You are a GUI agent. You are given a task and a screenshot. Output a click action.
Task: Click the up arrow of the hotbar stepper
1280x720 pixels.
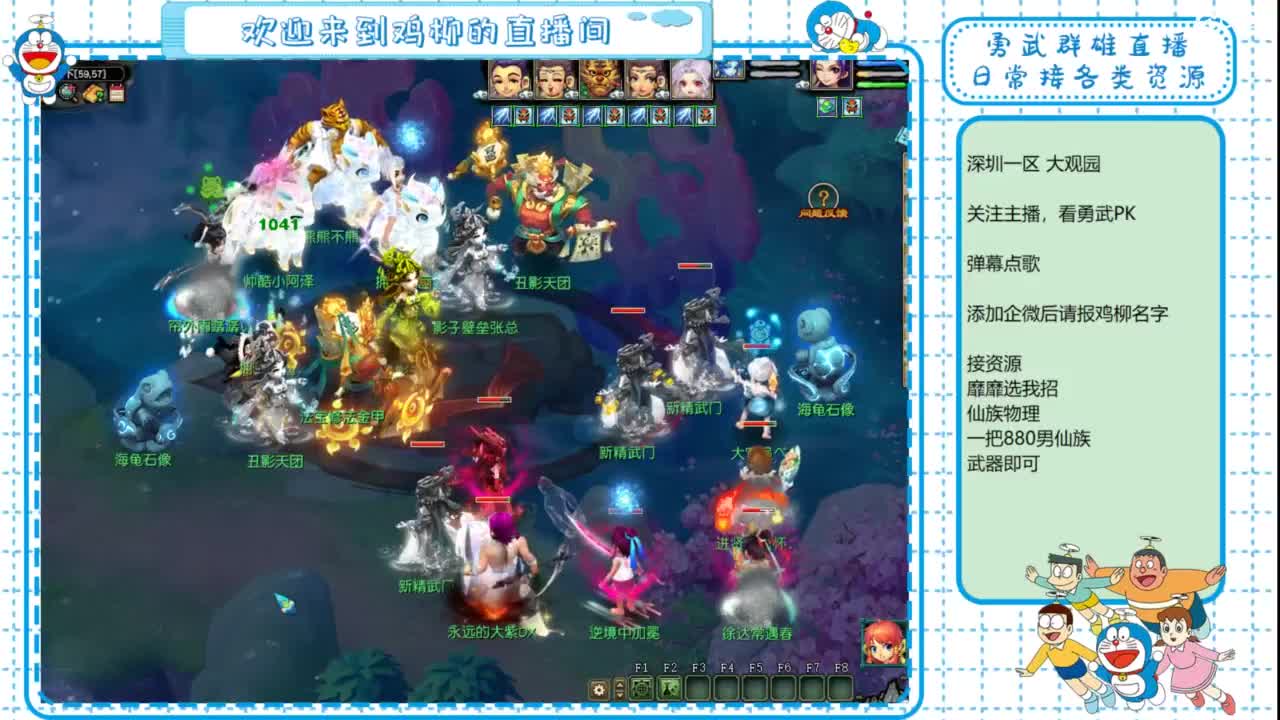coord(620,684)
